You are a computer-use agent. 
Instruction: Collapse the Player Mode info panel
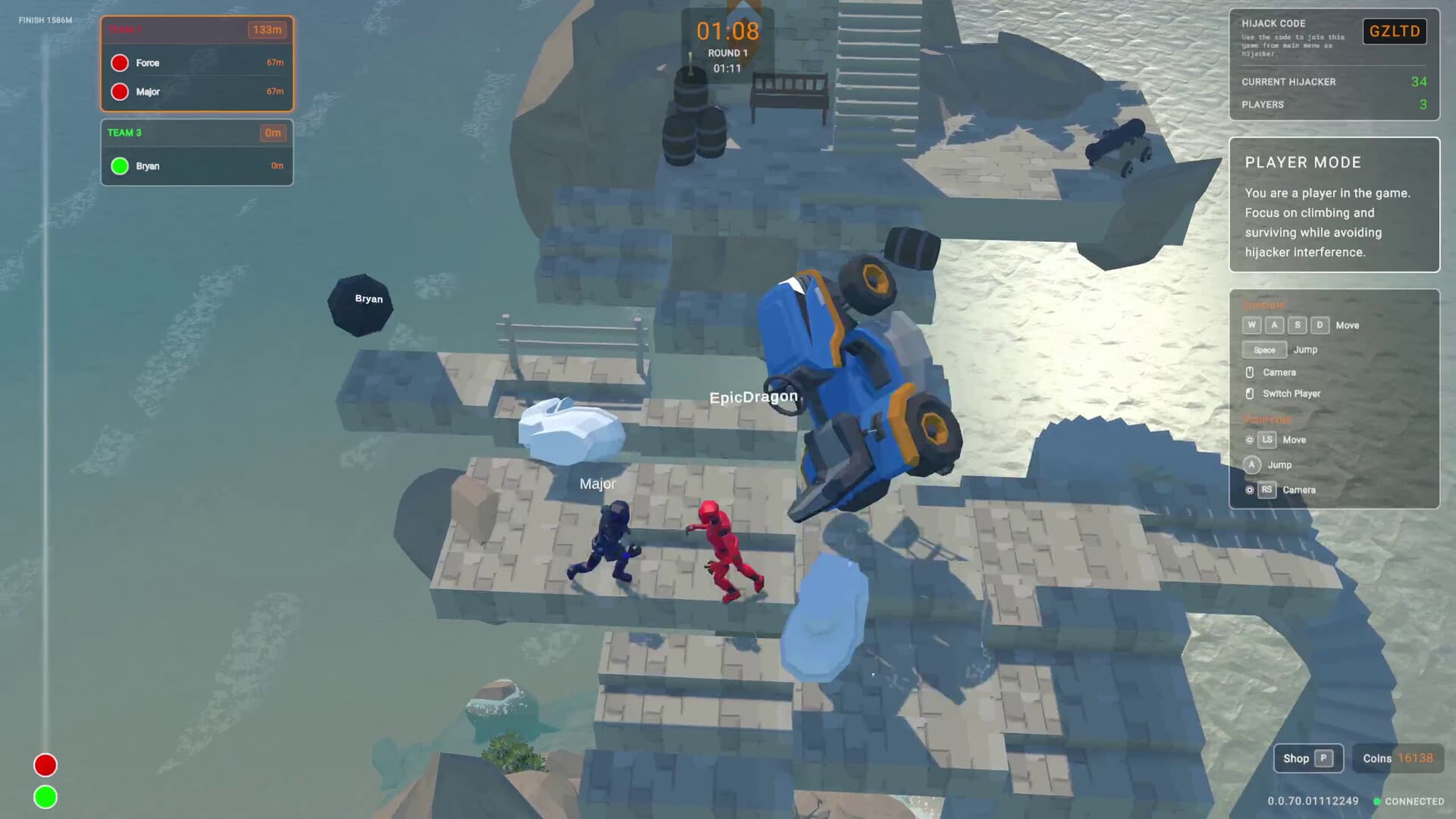(1302, 162)
